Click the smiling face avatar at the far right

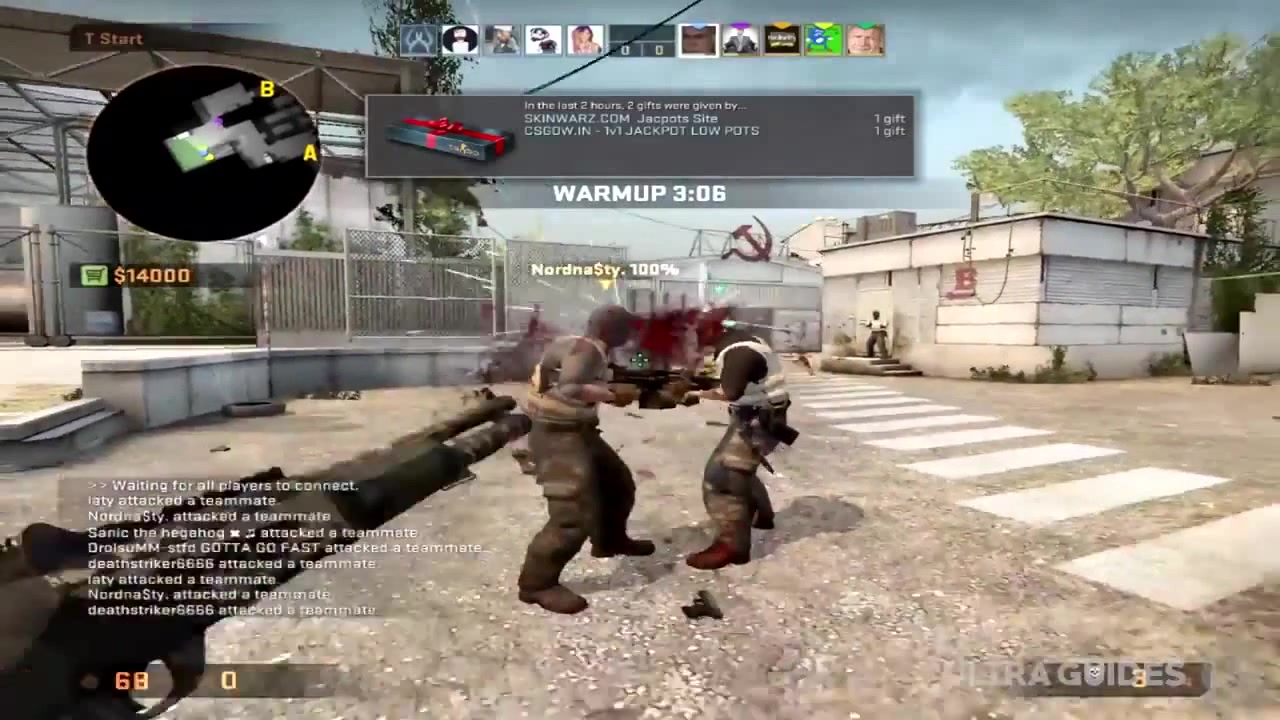865,39
